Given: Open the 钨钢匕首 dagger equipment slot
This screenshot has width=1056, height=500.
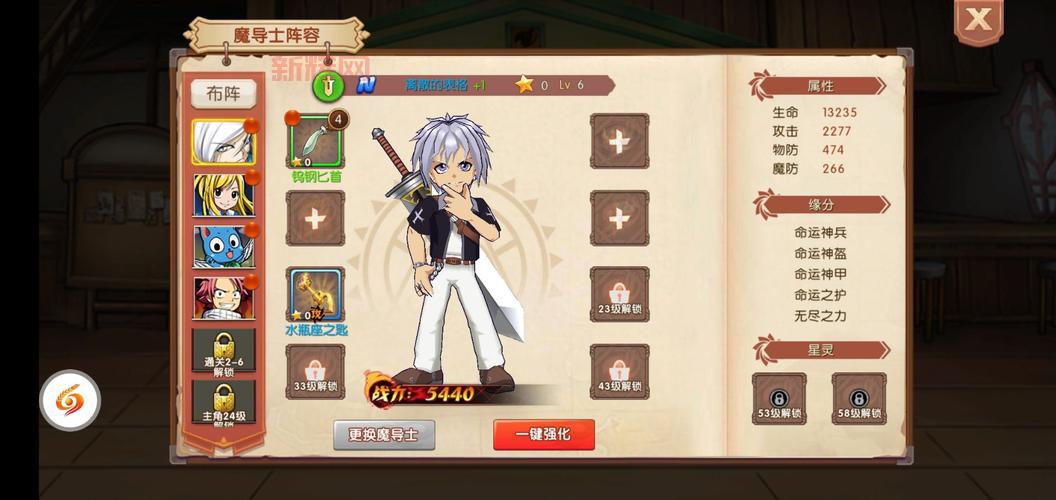Looking at the screenshot, I should [316, 141].
